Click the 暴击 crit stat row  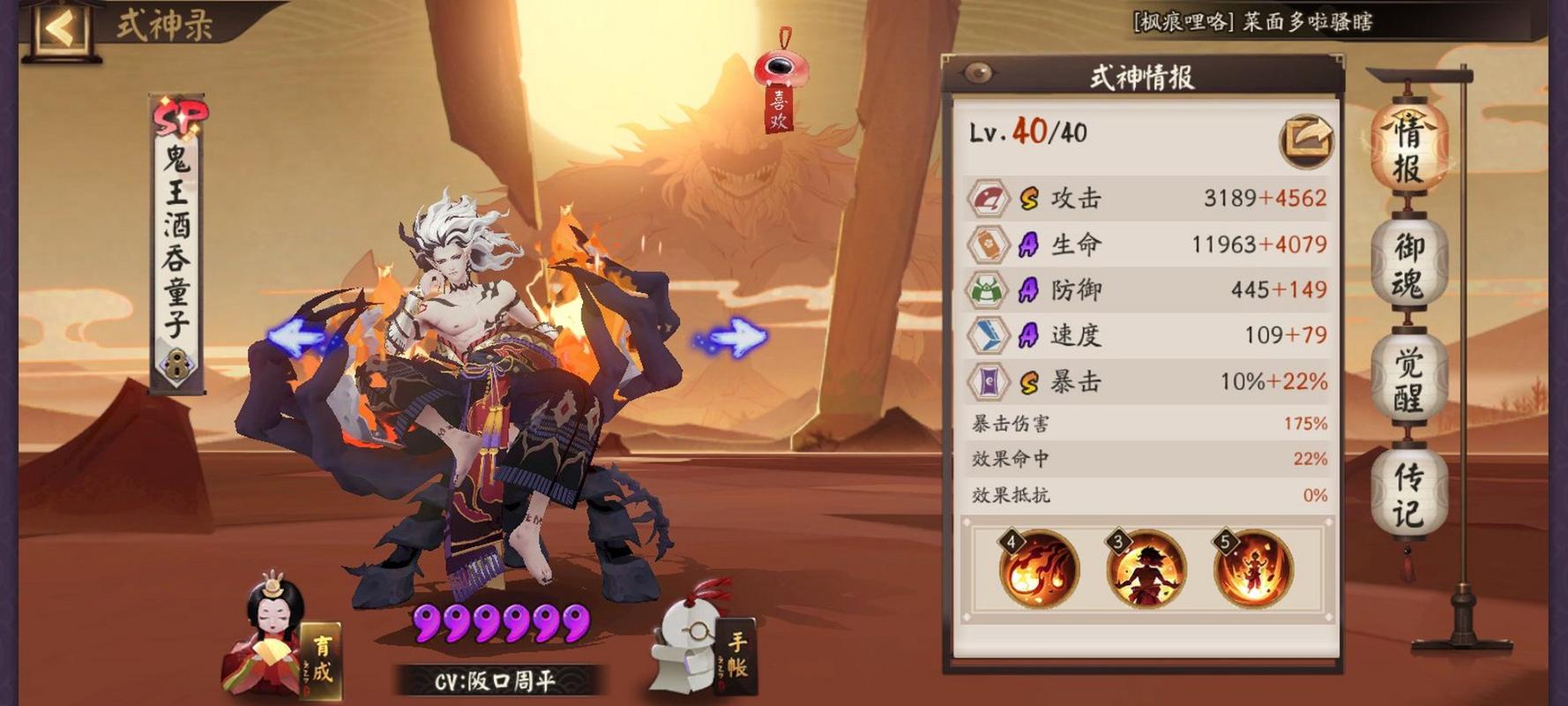point(1146,381)
